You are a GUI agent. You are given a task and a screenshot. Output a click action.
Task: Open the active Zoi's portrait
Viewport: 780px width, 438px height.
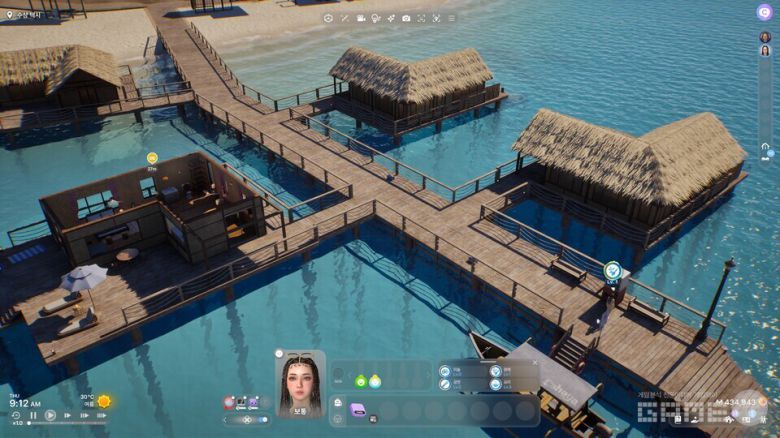point(300,381)
